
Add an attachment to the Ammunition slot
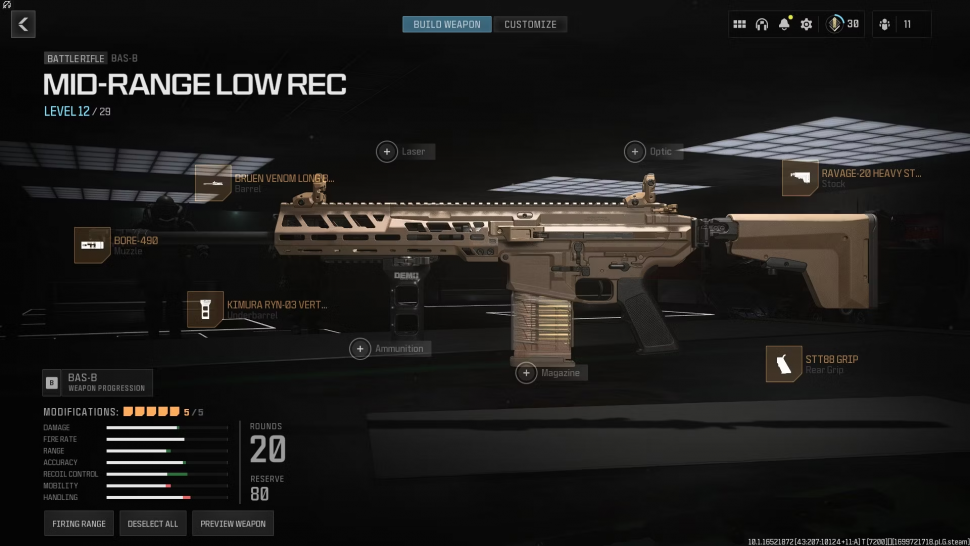360,348
